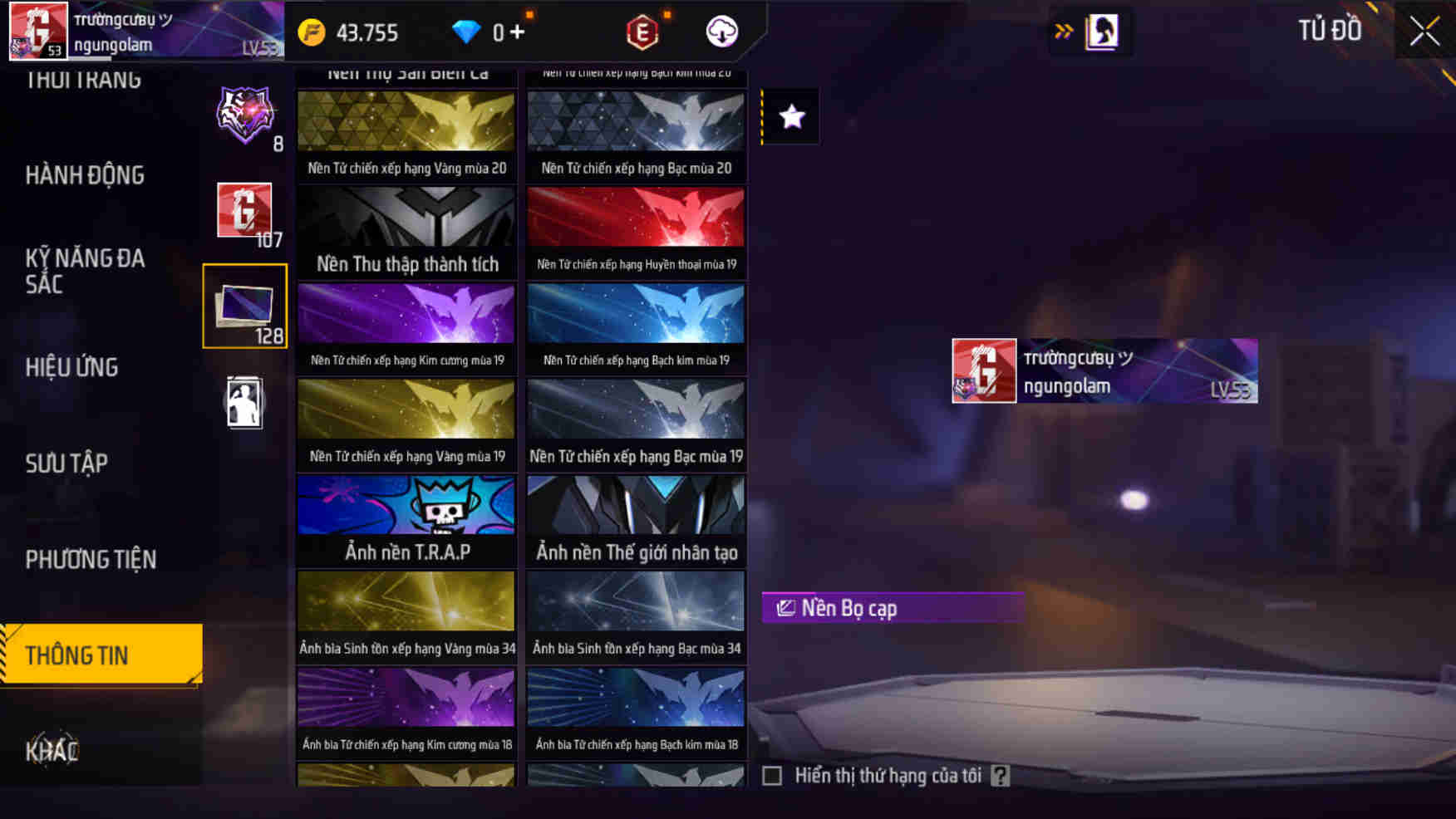This screenshot has width=1456, height=819.
Task: Open the character portrait category icon
Action: (x=243, y=401)
